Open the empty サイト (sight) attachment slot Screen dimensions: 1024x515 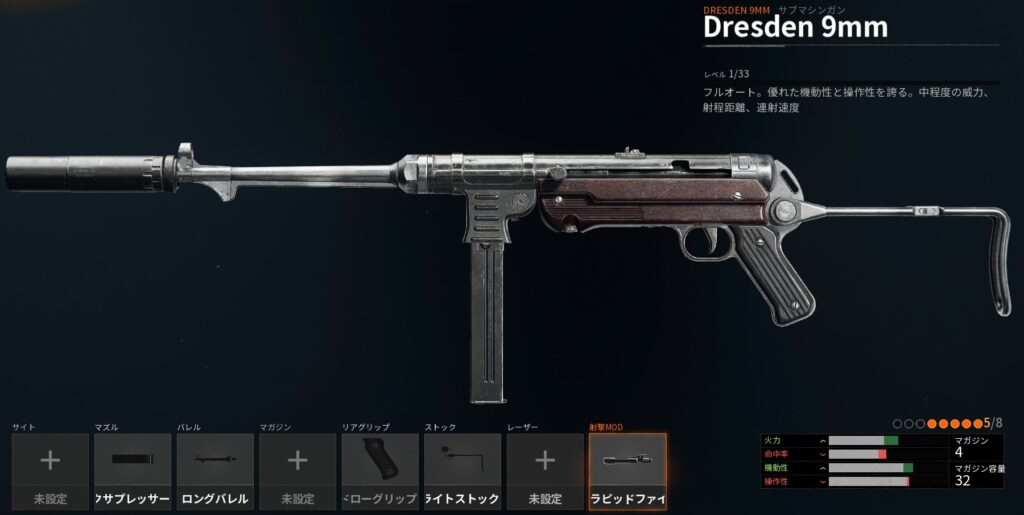[50, 471]
